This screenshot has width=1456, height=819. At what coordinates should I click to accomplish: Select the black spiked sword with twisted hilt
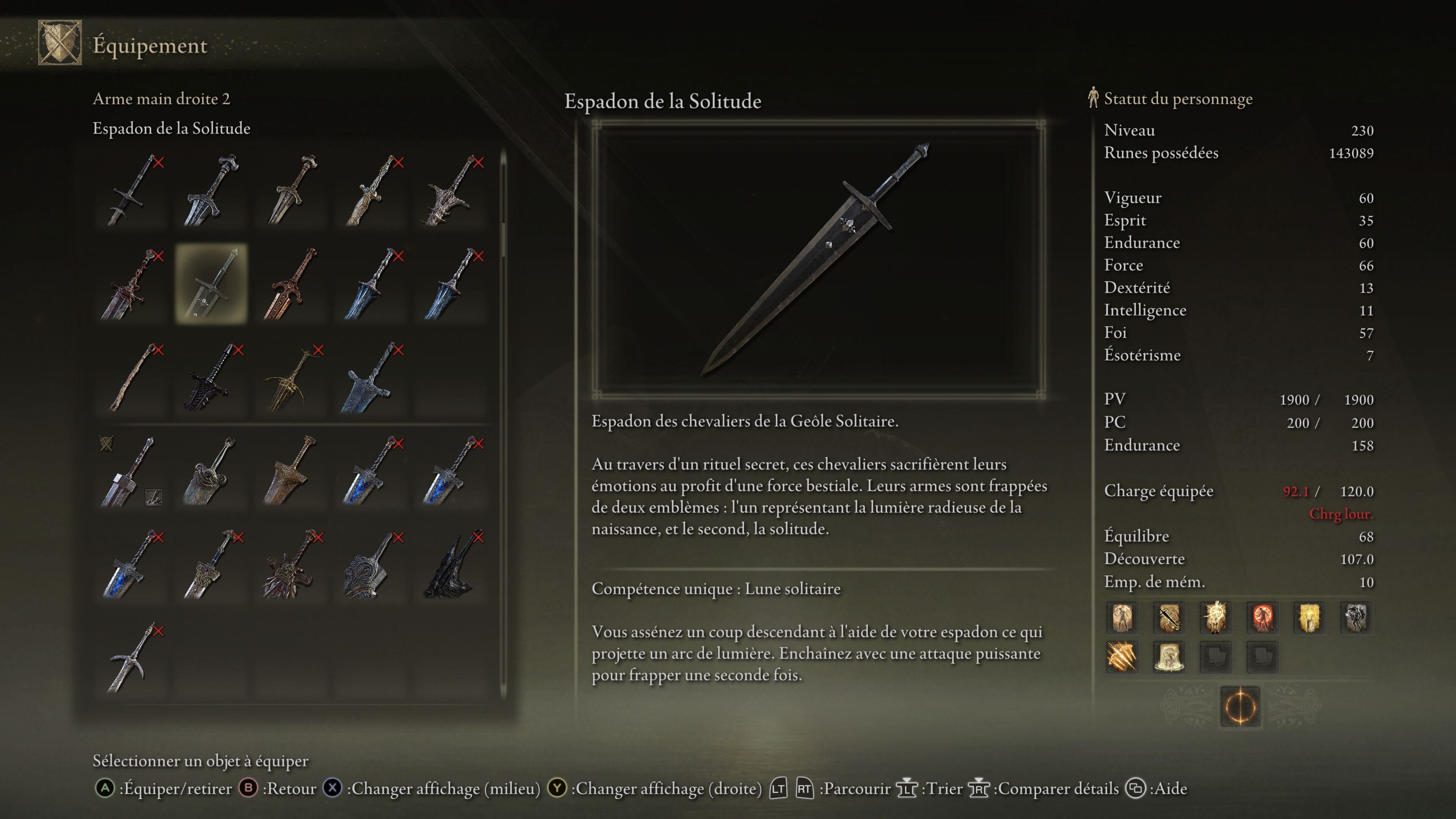(x=211, y=378)
